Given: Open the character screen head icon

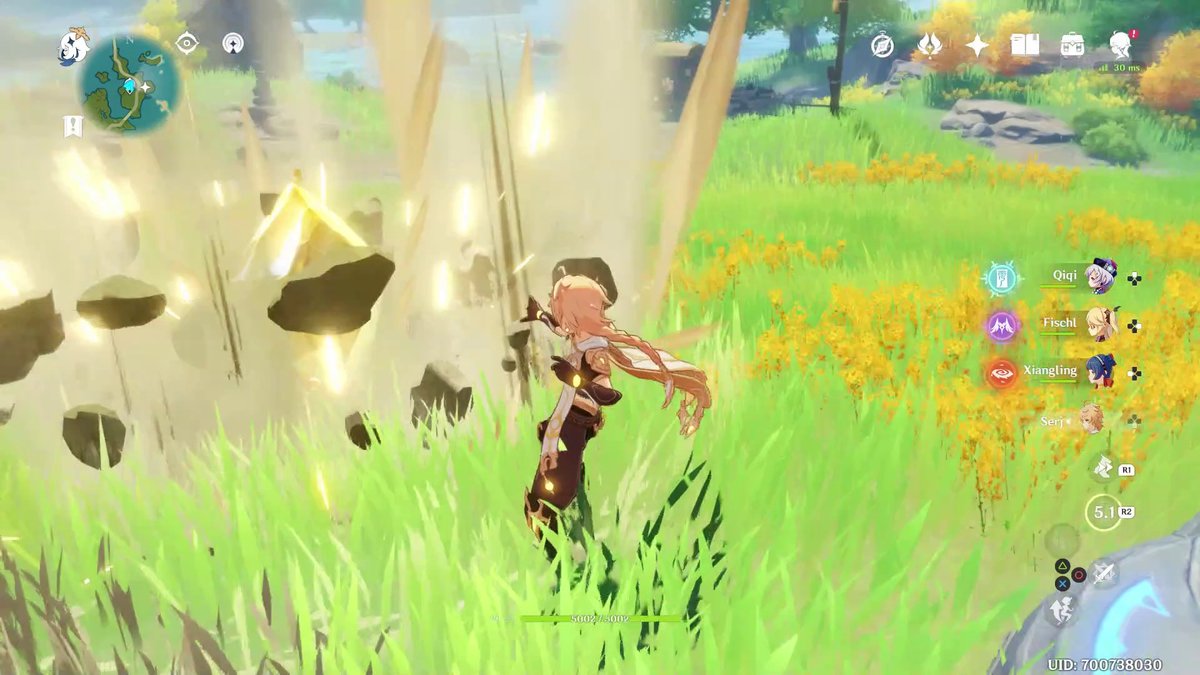Looking at the screenshot, I should (1120, 43).
